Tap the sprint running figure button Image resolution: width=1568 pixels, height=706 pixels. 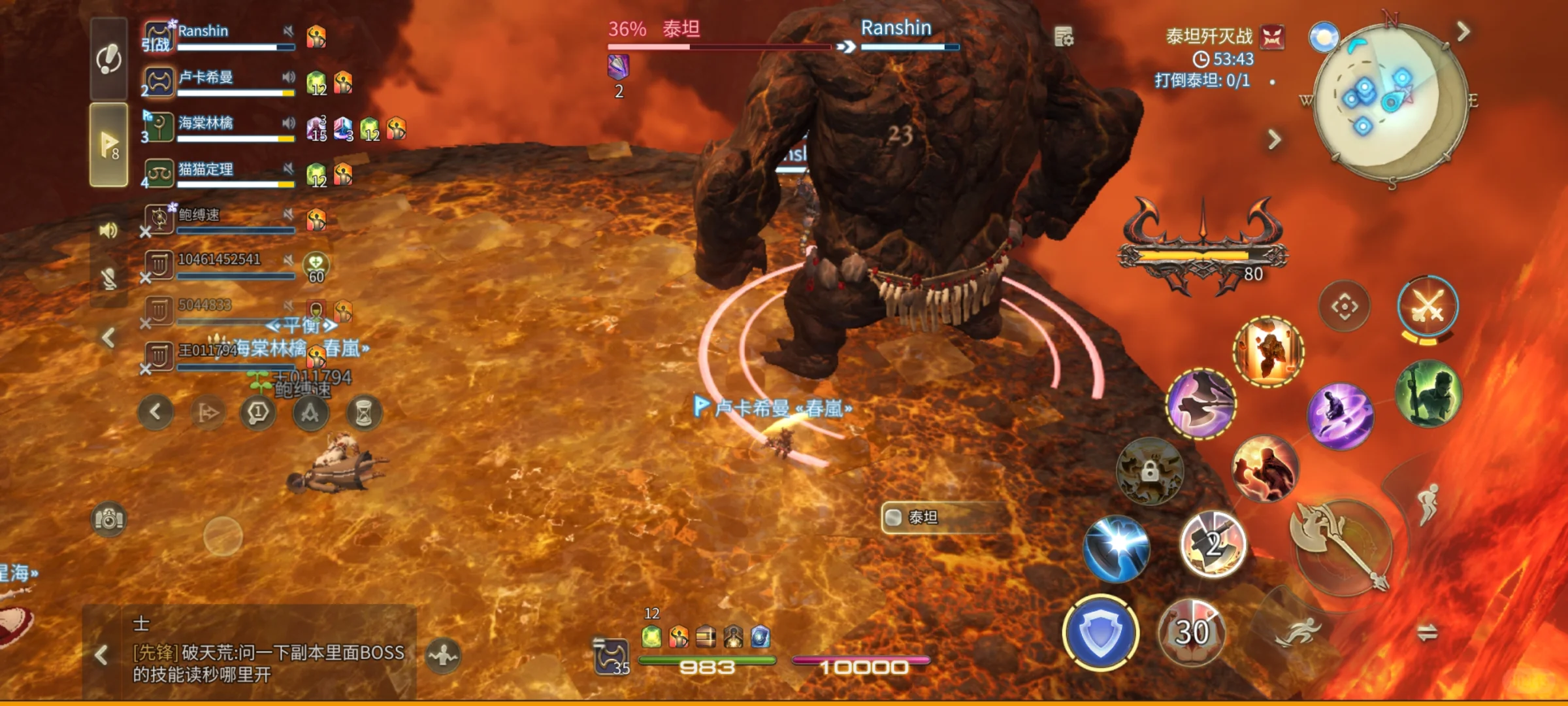click(x=1298, y=632)
